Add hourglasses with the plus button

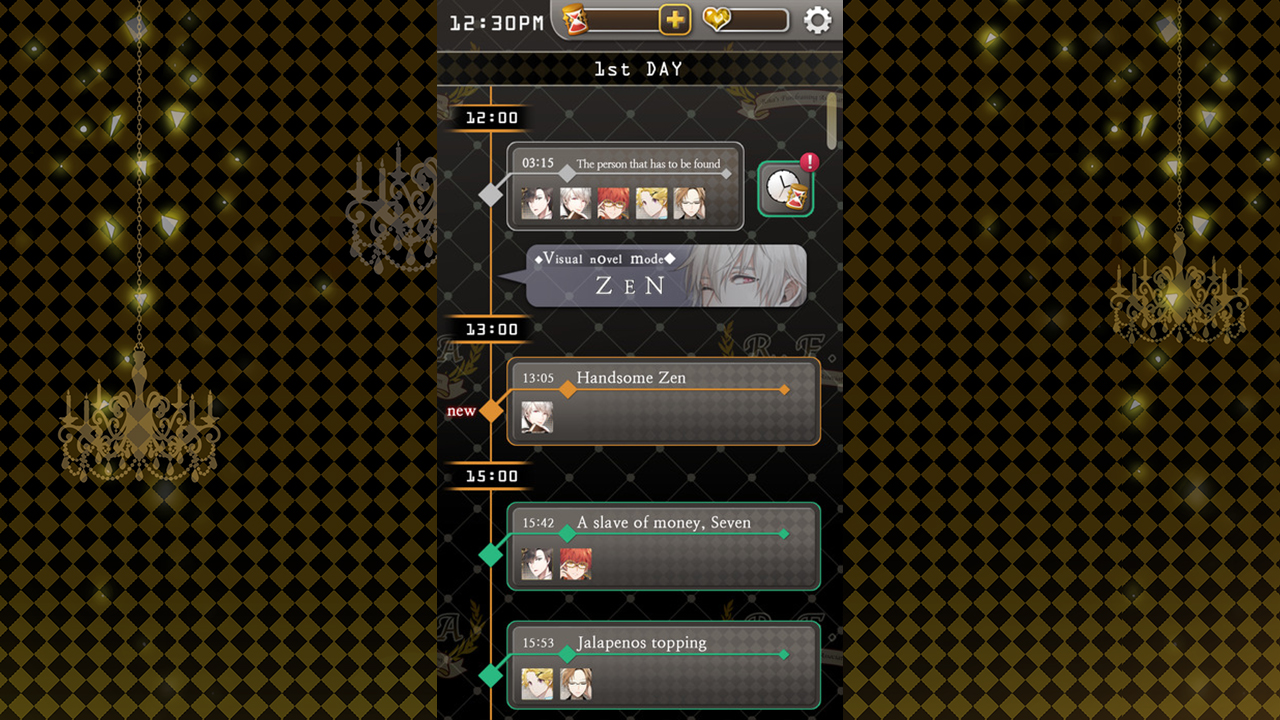pos(675,20)
